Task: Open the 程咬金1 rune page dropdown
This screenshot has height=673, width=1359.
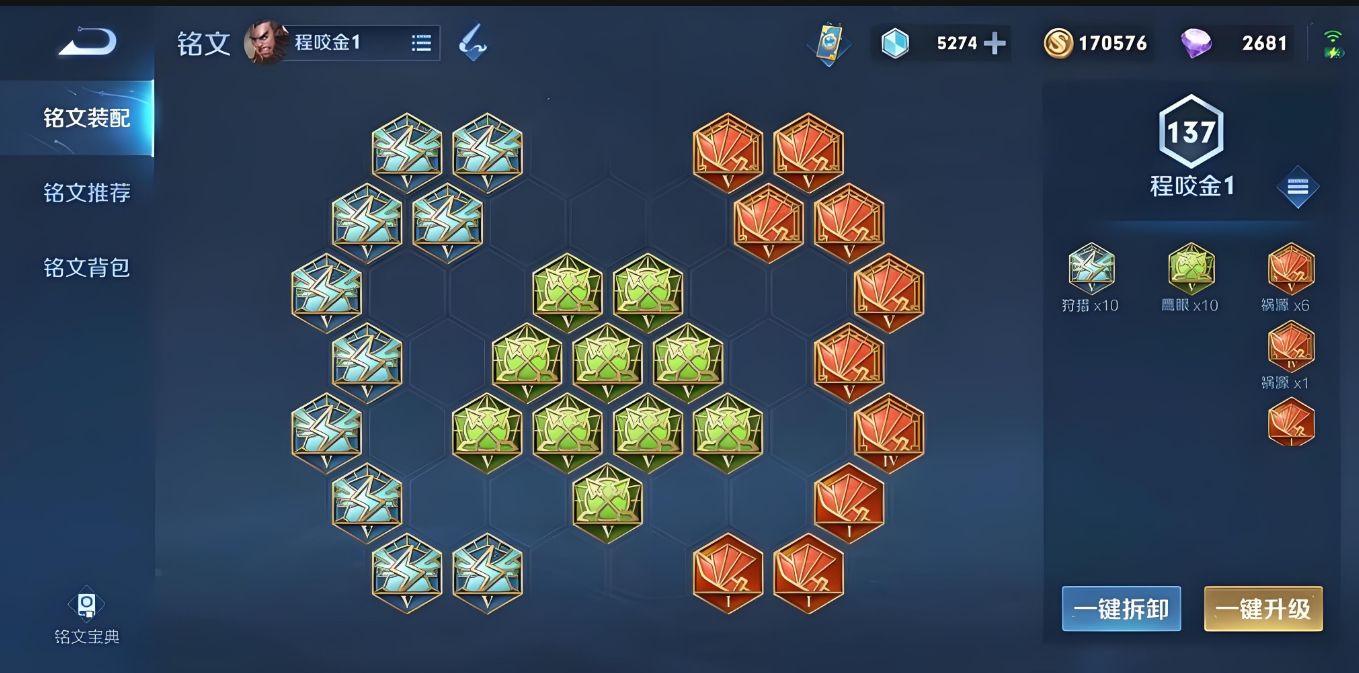Action: [421, 43]
